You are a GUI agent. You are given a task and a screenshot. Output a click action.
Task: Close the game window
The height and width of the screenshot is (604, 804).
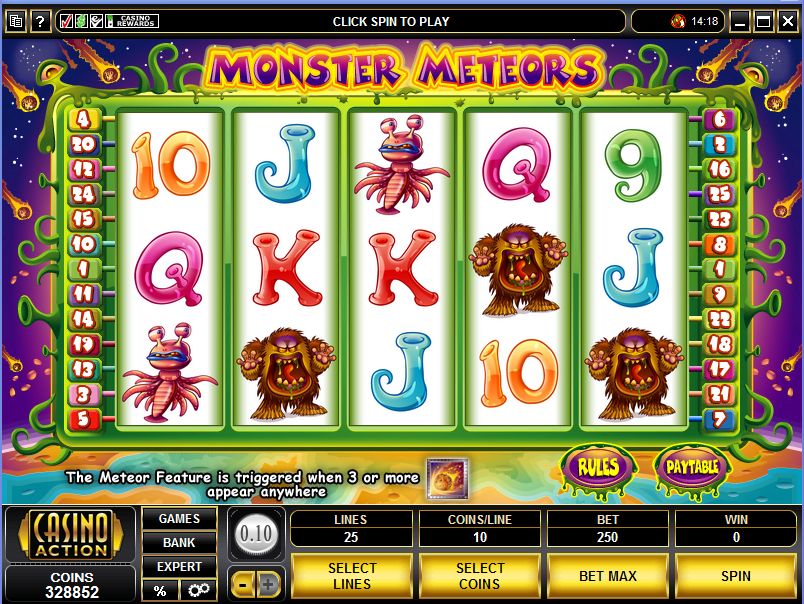787,21
